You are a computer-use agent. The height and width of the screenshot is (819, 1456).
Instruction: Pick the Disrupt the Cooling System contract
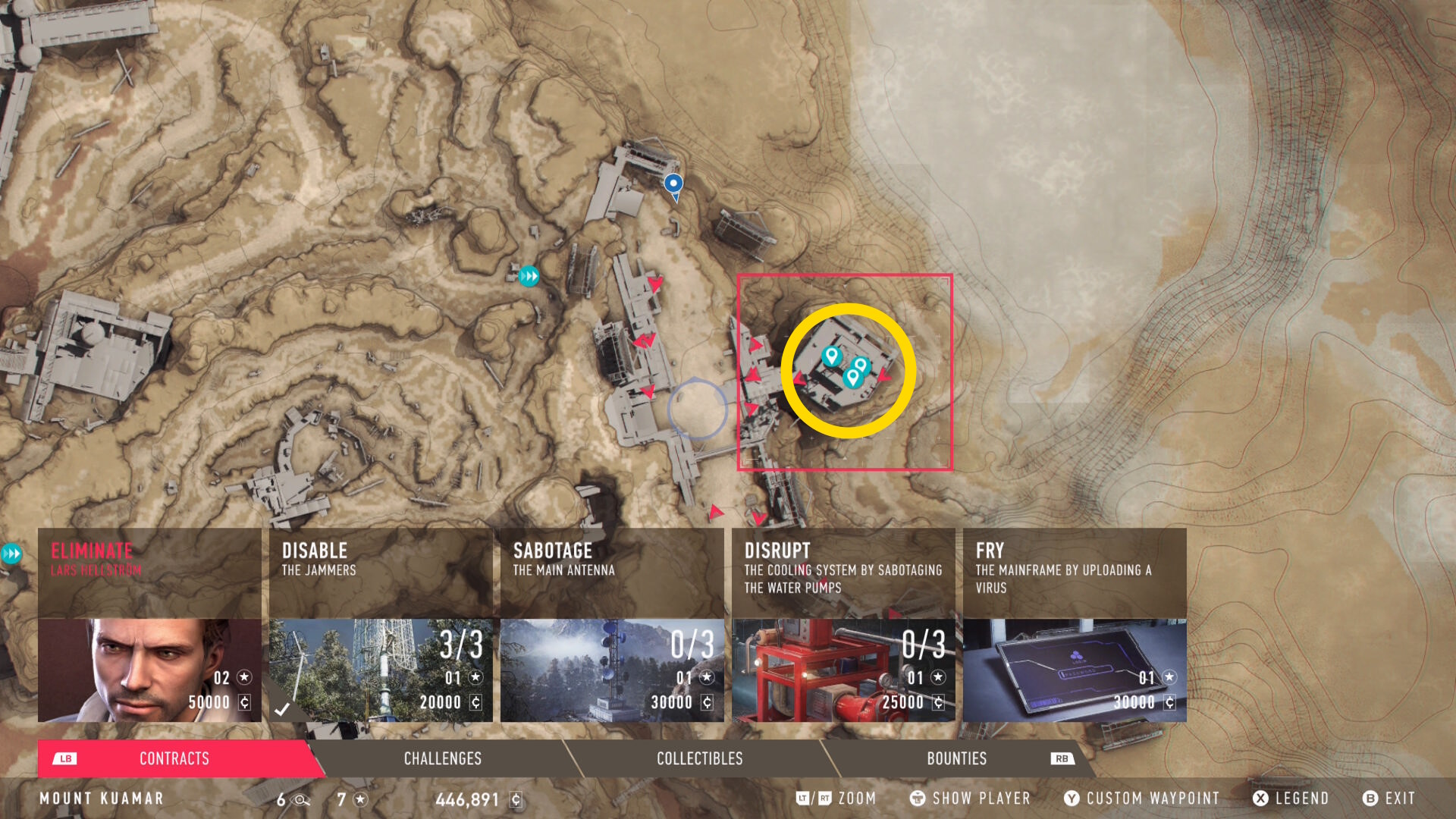click(843, 625)
